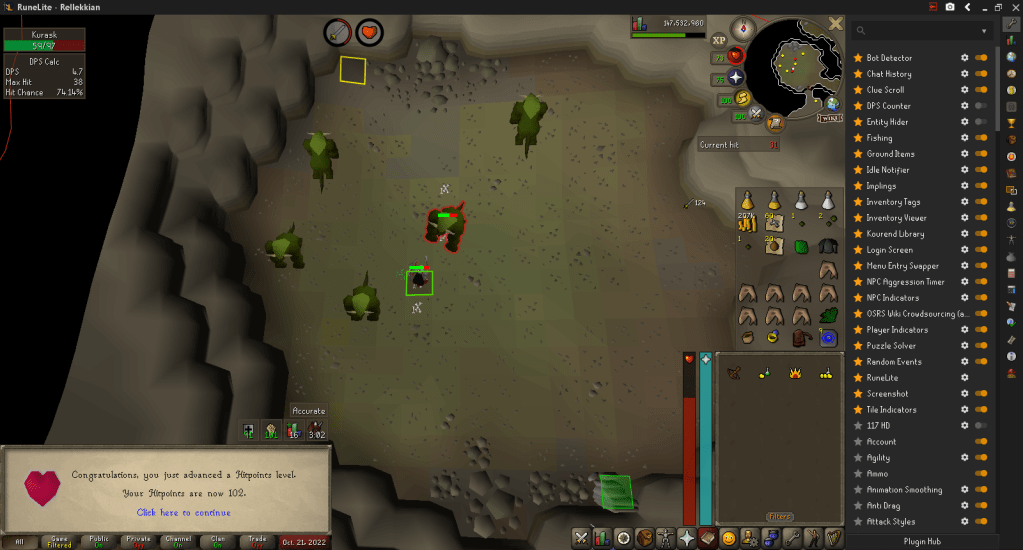Open the Trade chat filter tab
The height and width of the screenshot is (550, 1023).
pyautogui.click(x=257, y=541)
